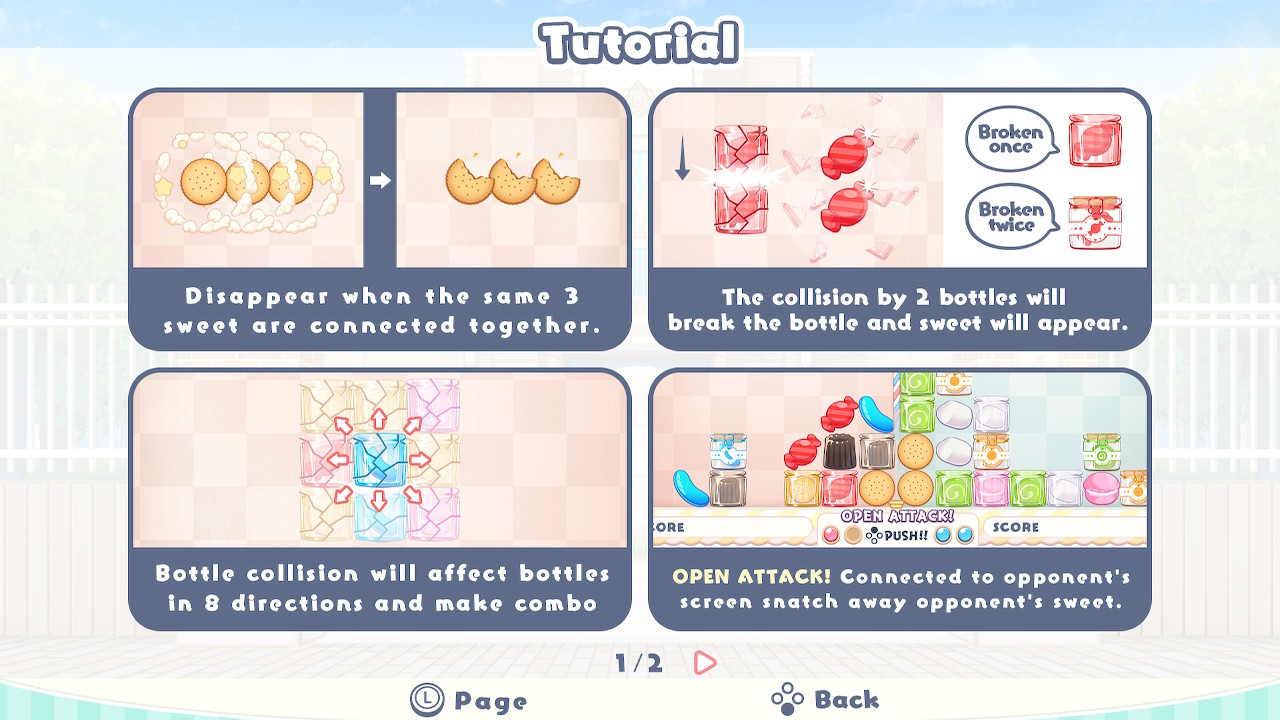Click the pink candy dot beside PUSH
This screenshot has width=1280, height=720.
click(832, 535)
